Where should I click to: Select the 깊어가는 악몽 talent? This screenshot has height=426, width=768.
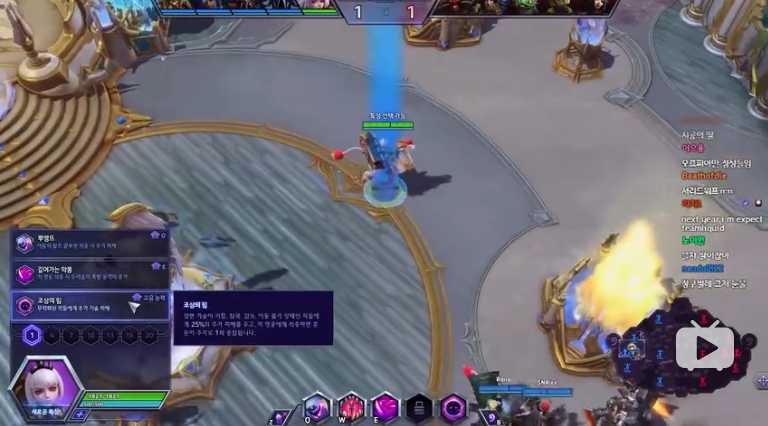[x=88, y=274]
